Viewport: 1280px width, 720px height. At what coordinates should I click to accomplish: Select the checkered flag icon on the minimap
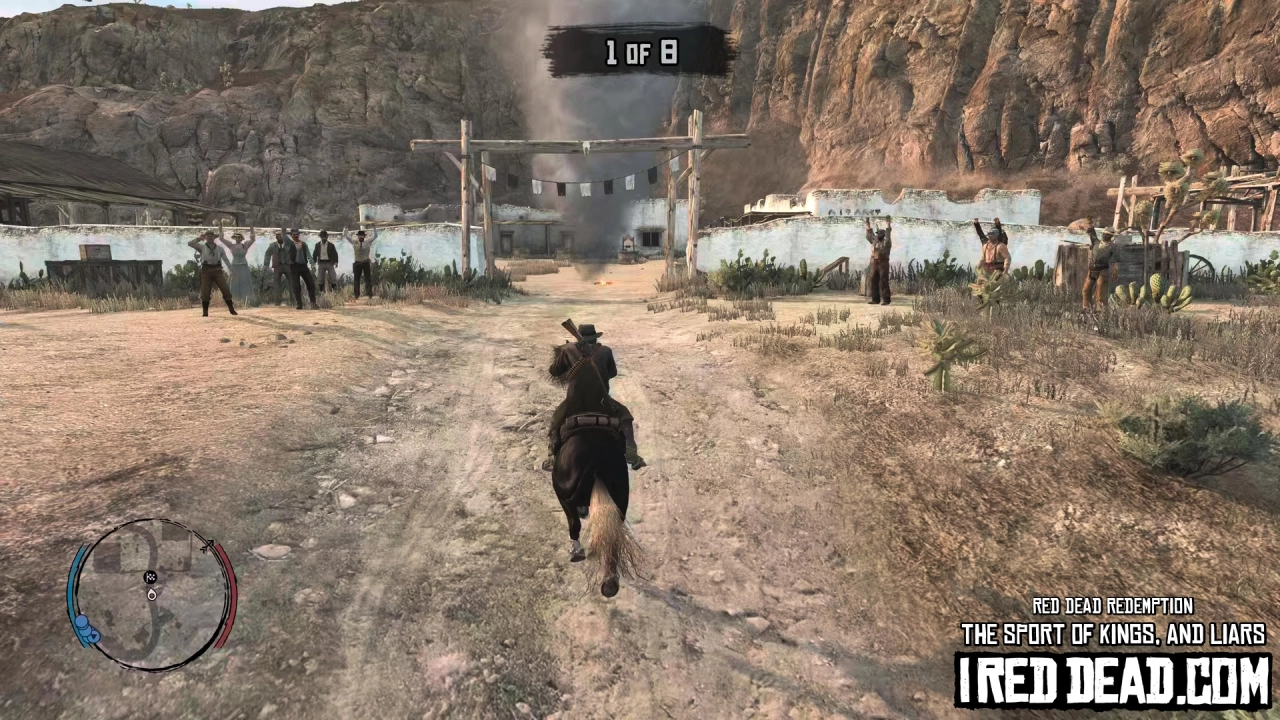click(151, 577)
